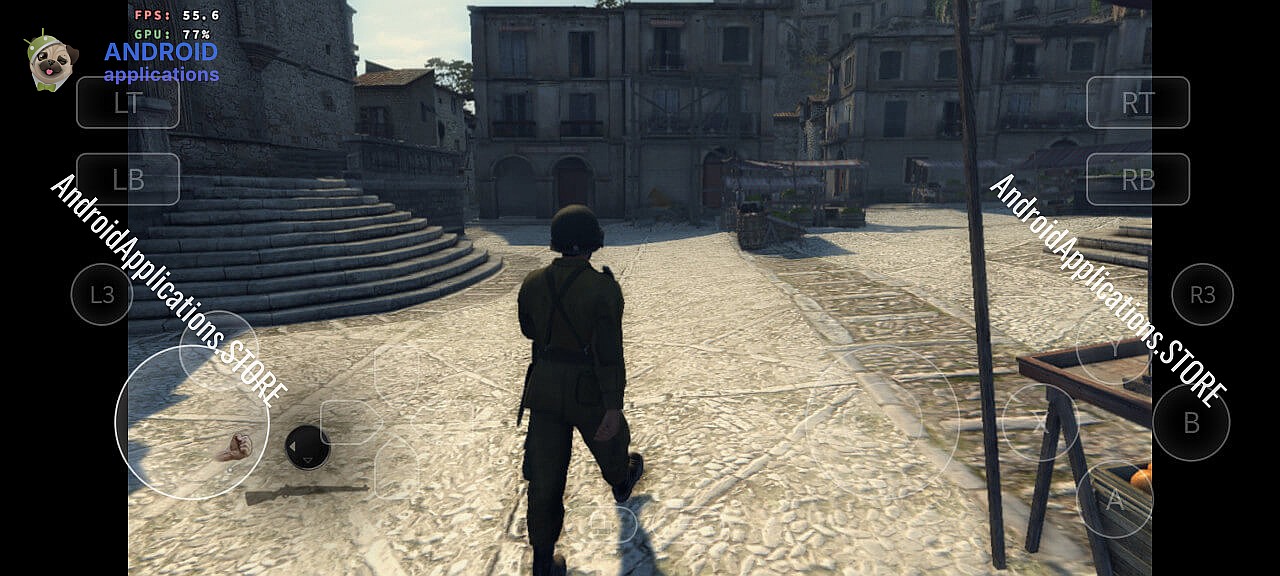The image size is (1280, 576).
Task: Tap the L3 stick button
Action: point(102,294)
